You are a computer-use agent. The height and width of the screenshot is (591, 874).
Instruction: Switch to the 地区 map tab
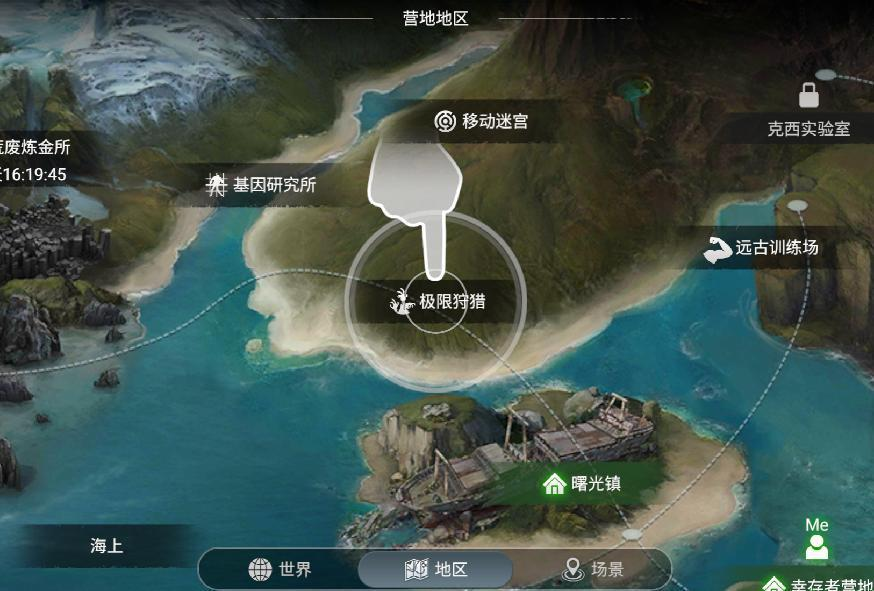[x=436, y=570]
